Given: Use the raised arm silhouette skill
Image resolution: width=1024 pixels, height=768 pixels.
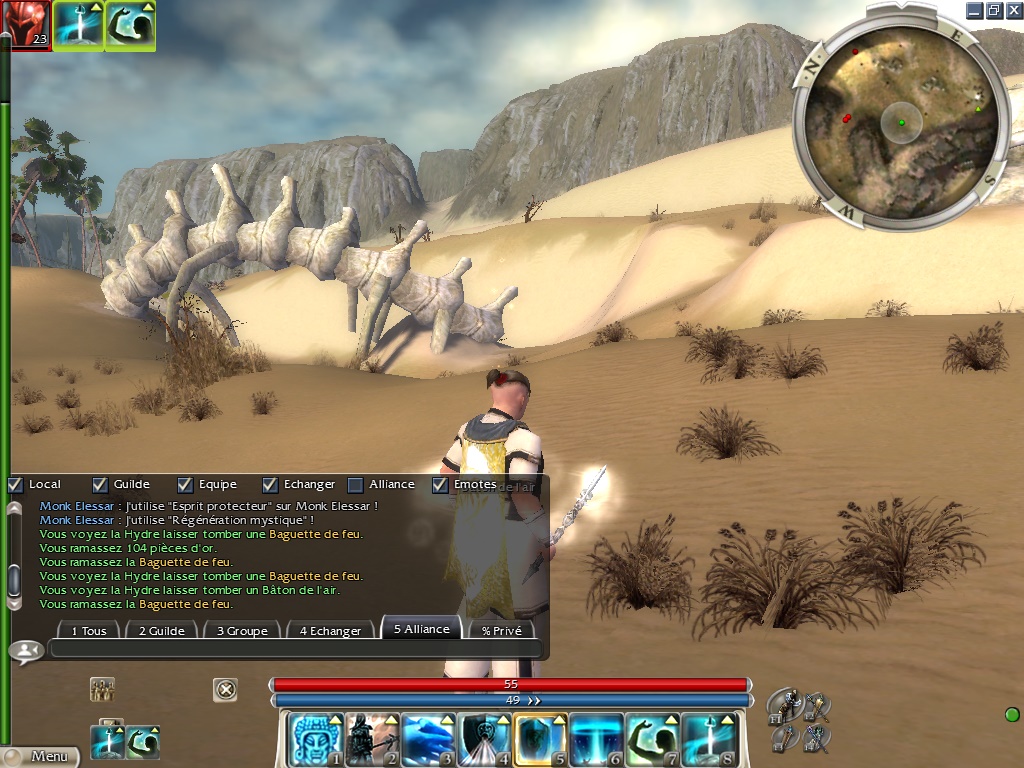Looking at the screenshot, I should (652, 739).
